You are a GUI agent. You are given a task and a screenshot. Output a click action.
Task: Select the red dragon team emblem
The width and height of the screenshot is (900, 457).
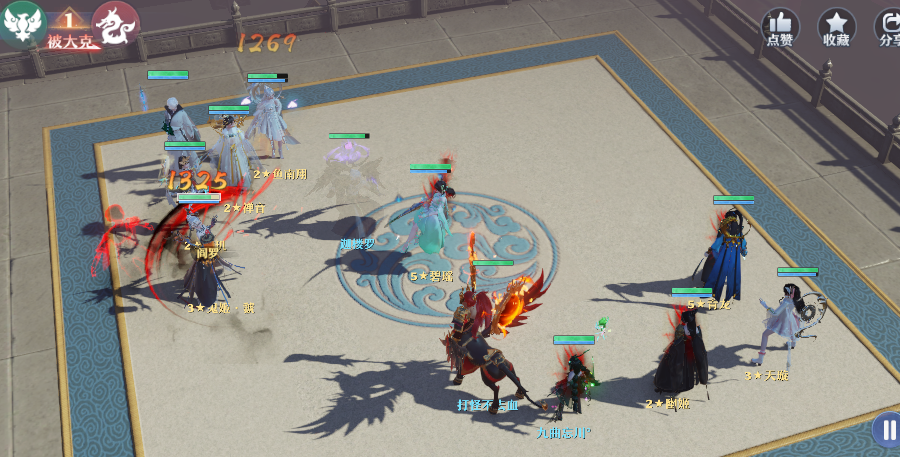coord(115,24)
